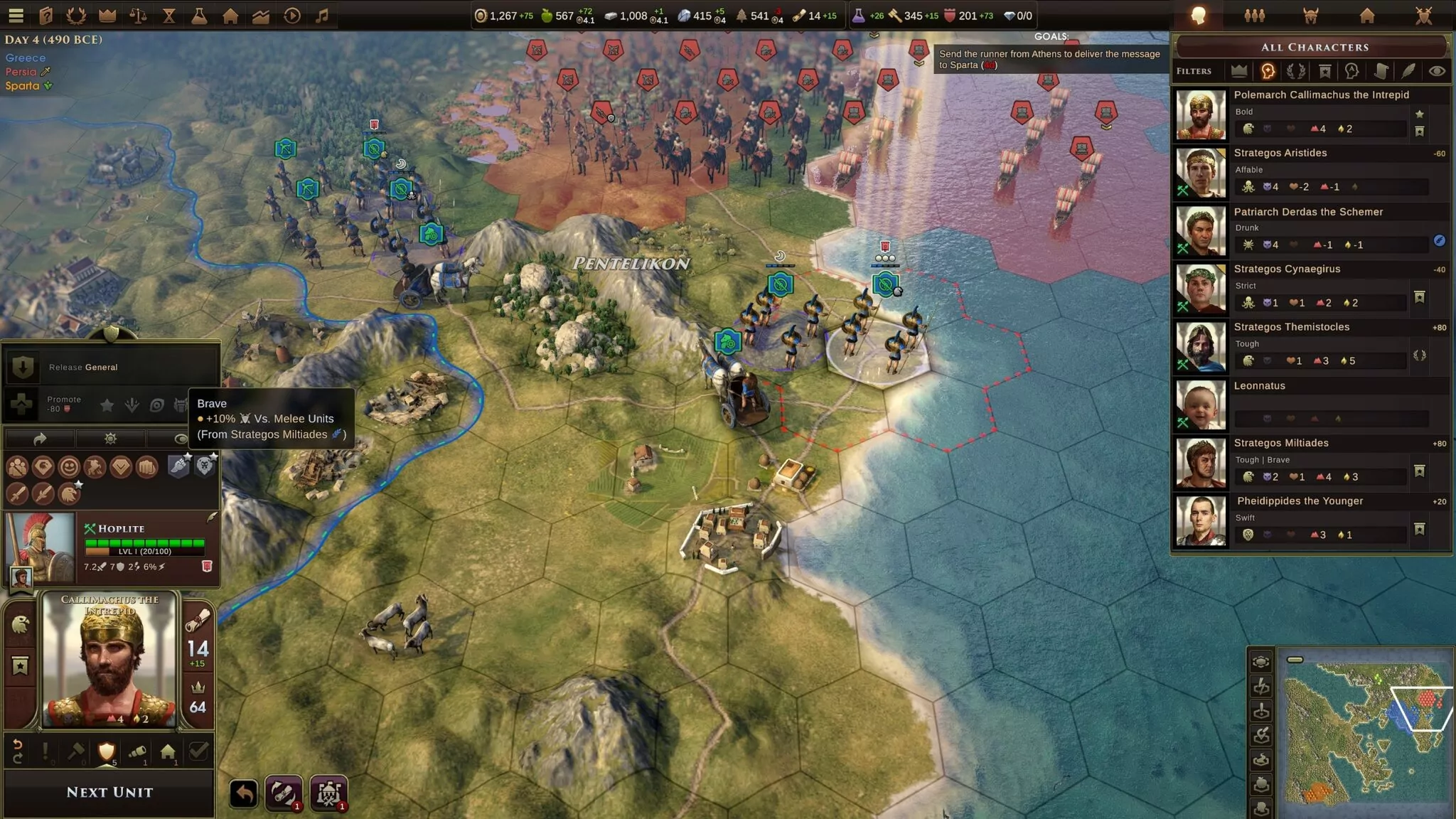The width and height of the screenshot is (1456, 819).
Task: Release the General from the unit
Action: click(x=83, y=367)
